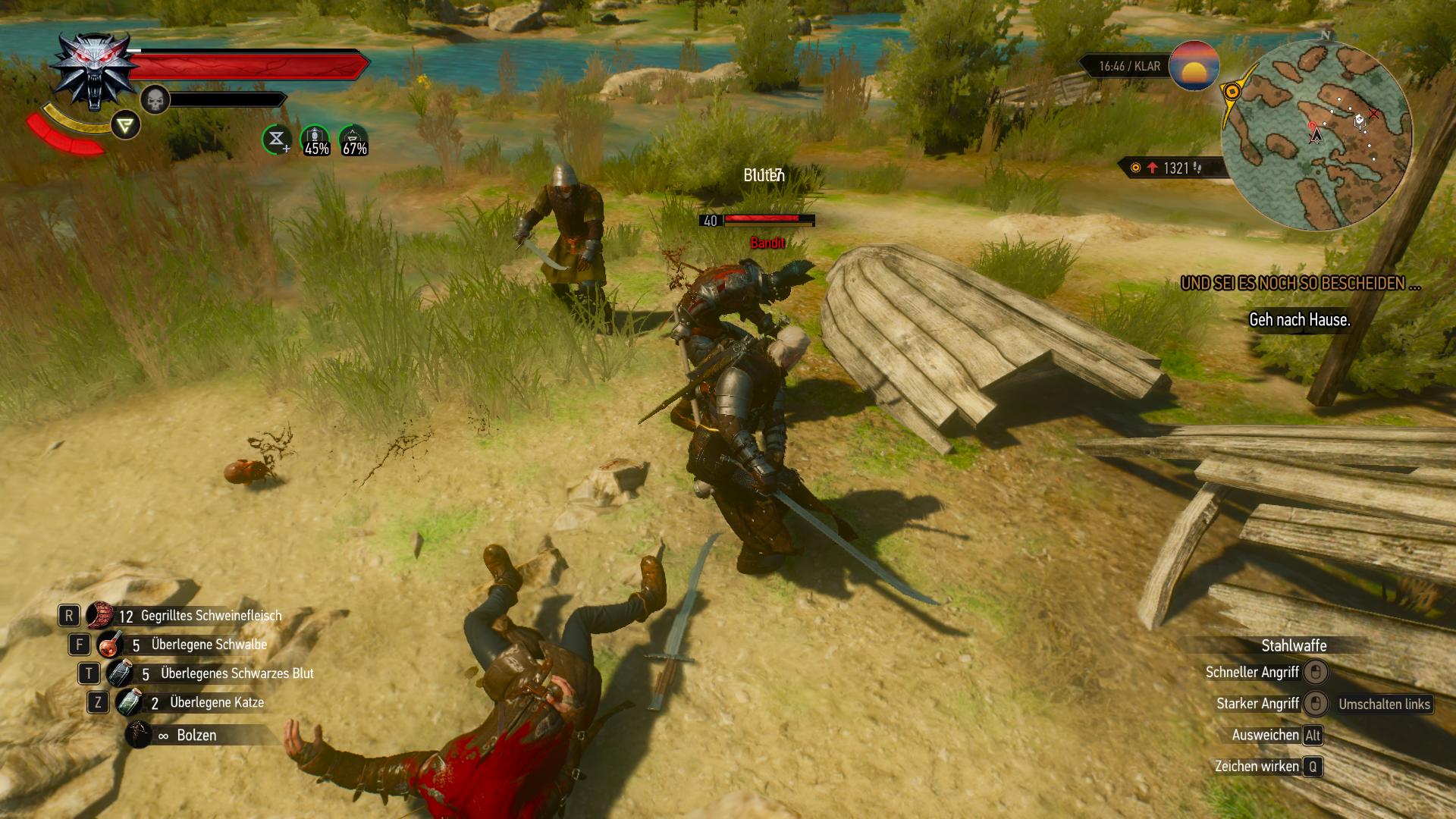The height and width of the screenshot is (819, 1456).
Task: Open the minimap
Action: 1316,135
